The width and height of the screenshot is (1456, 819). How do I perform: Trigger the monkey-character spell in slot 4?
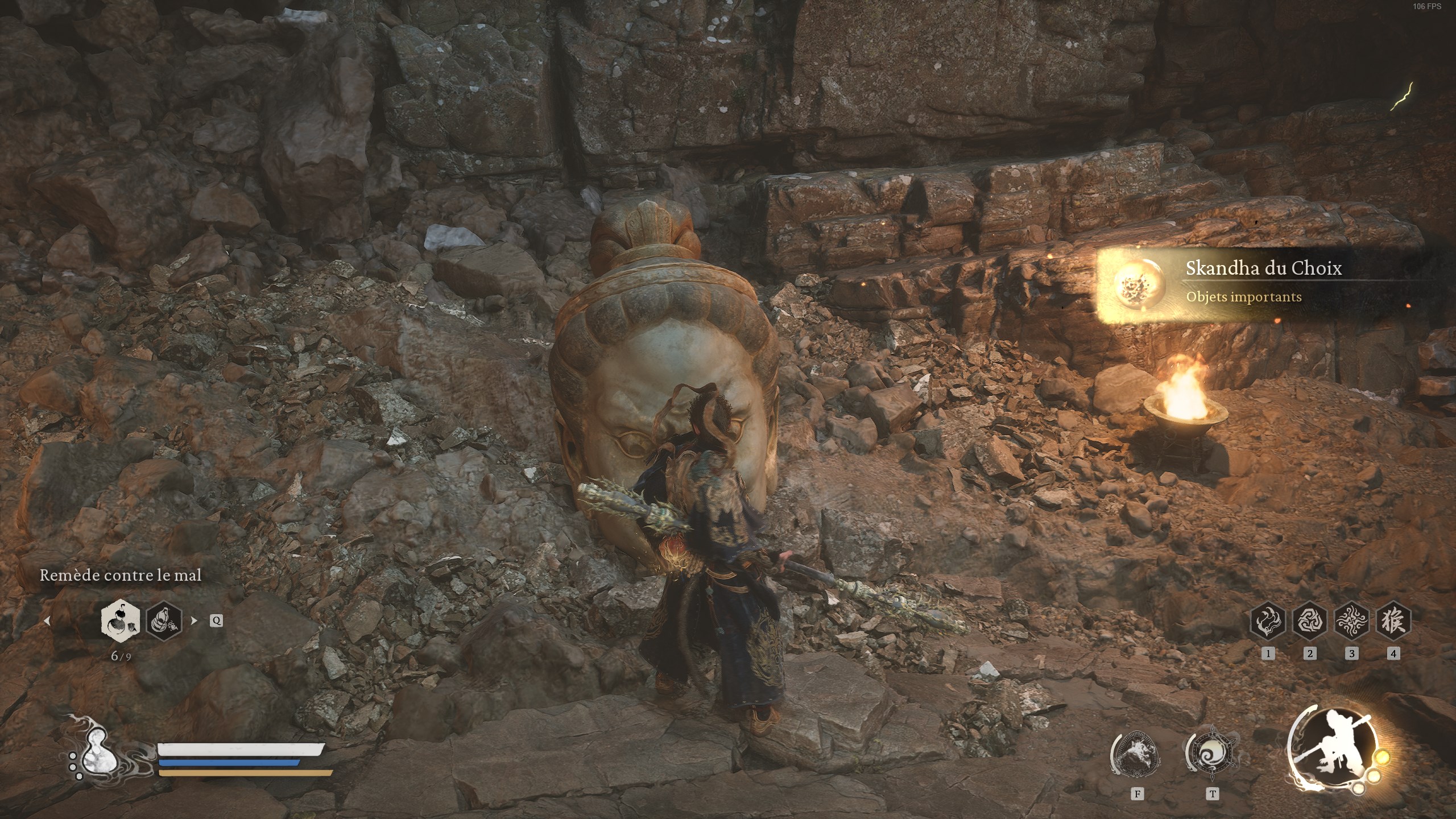(1393, 621)
